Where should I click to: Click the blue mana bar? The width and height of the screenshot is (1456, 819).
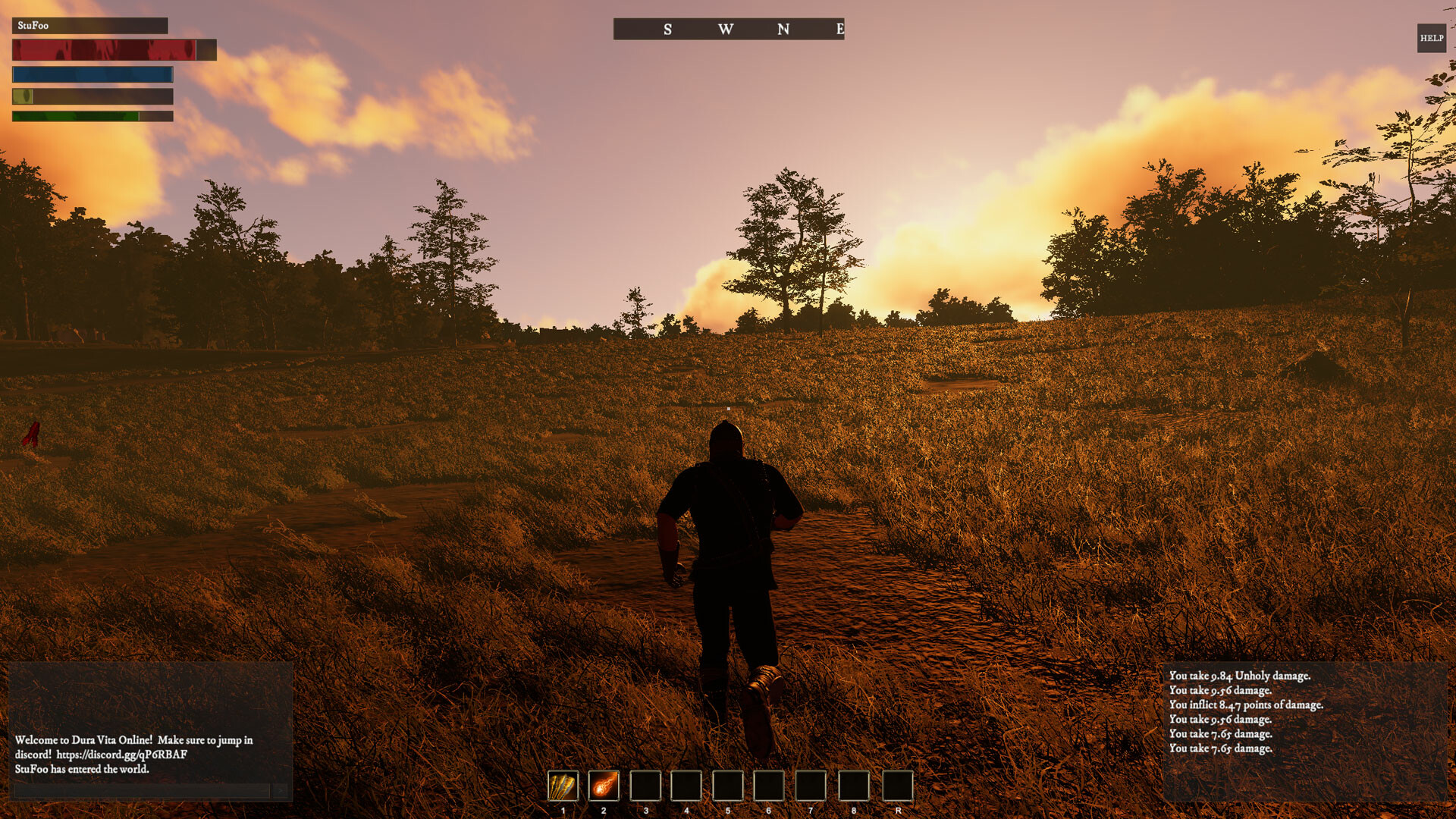coord(93,75)
